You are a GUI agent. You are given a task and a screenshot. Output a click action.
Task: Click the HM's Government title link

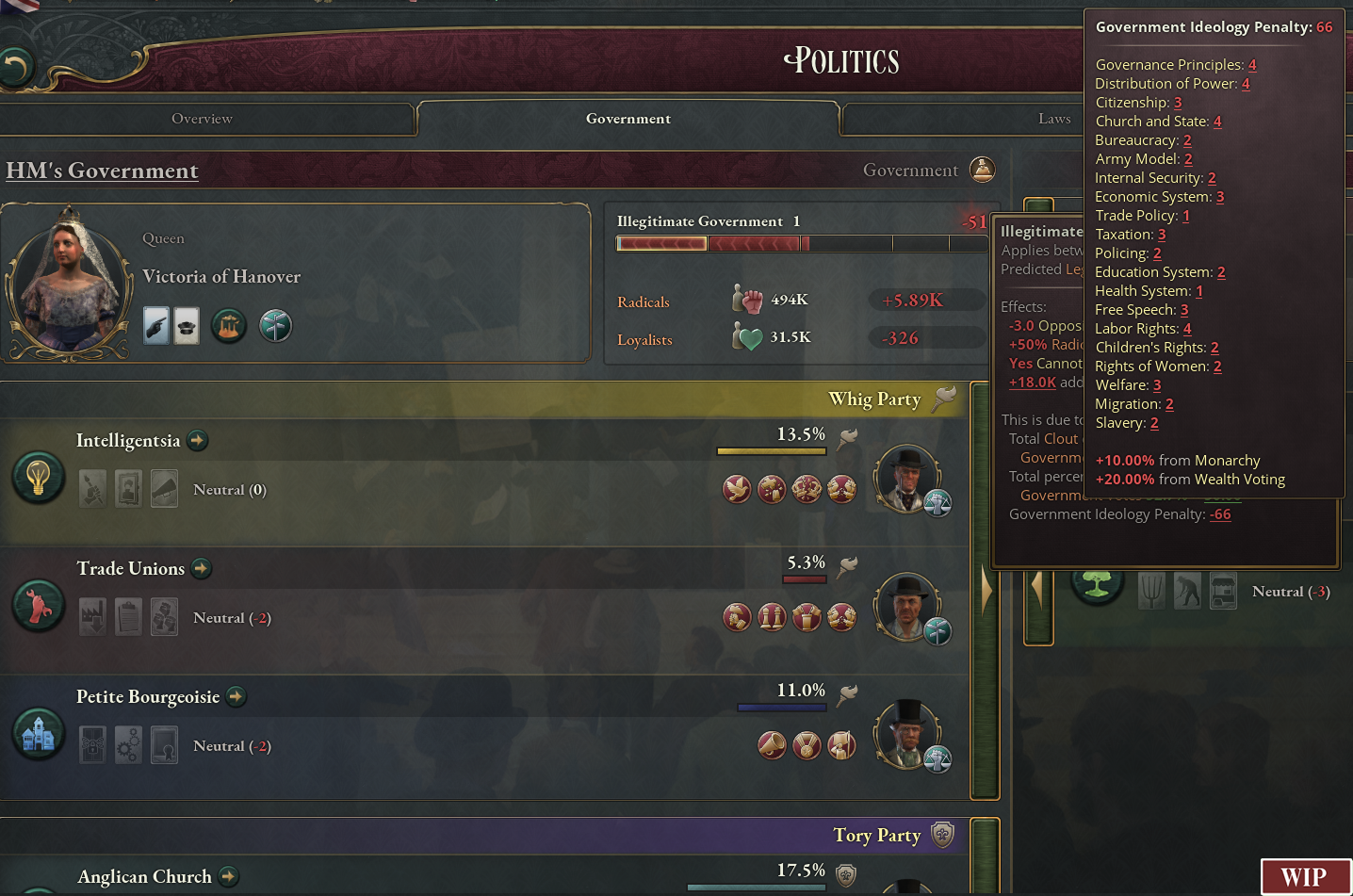coord(102,171)
